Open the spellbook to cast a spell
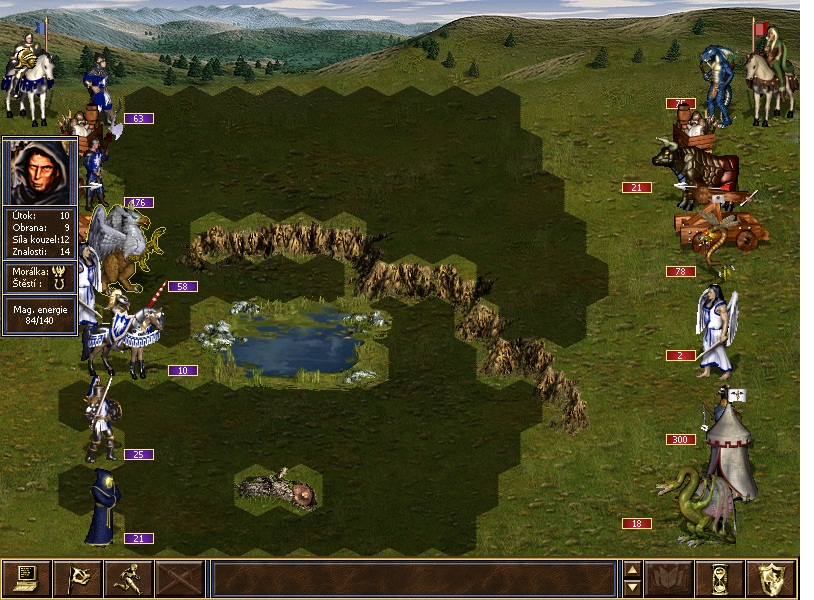 click(x=669, y=579)
